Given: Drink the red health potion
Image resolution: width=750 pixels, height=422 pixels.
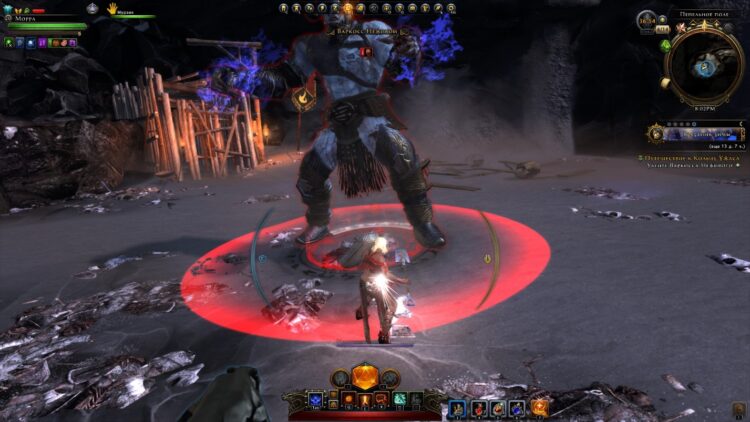Looking at the screenshot, I should tap(476, 407).
